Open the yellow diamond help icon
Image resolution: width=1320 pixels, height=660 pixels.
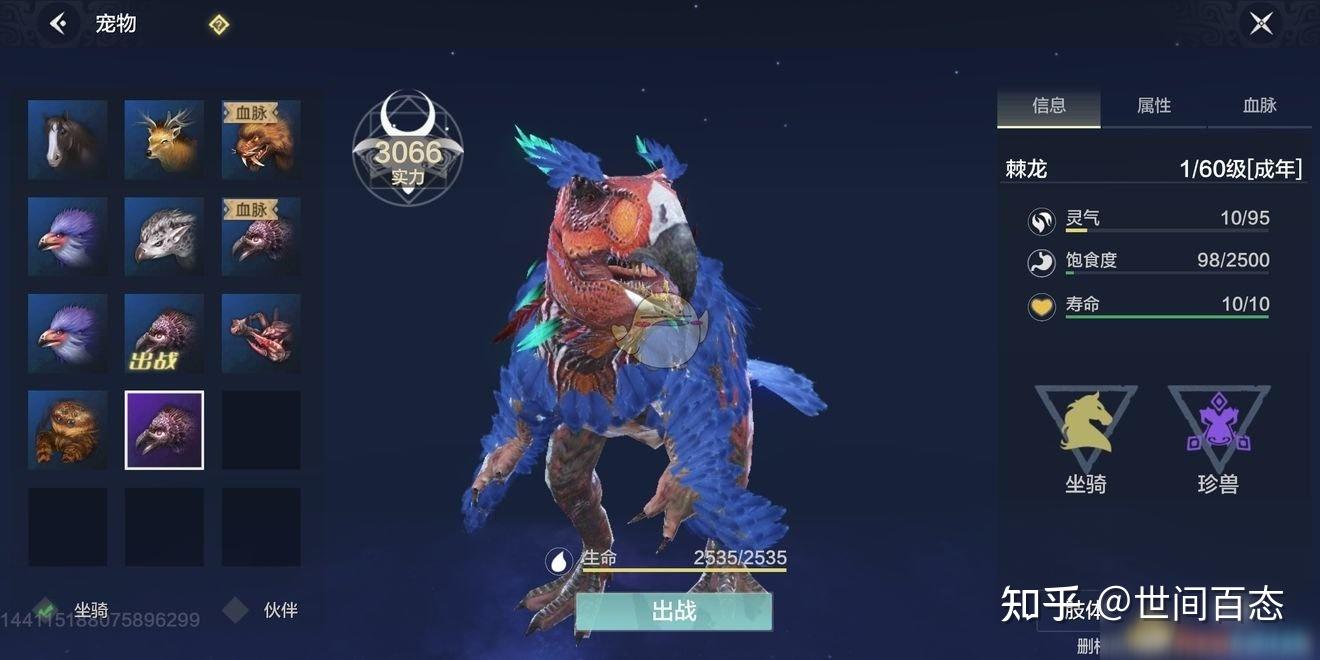219,25
